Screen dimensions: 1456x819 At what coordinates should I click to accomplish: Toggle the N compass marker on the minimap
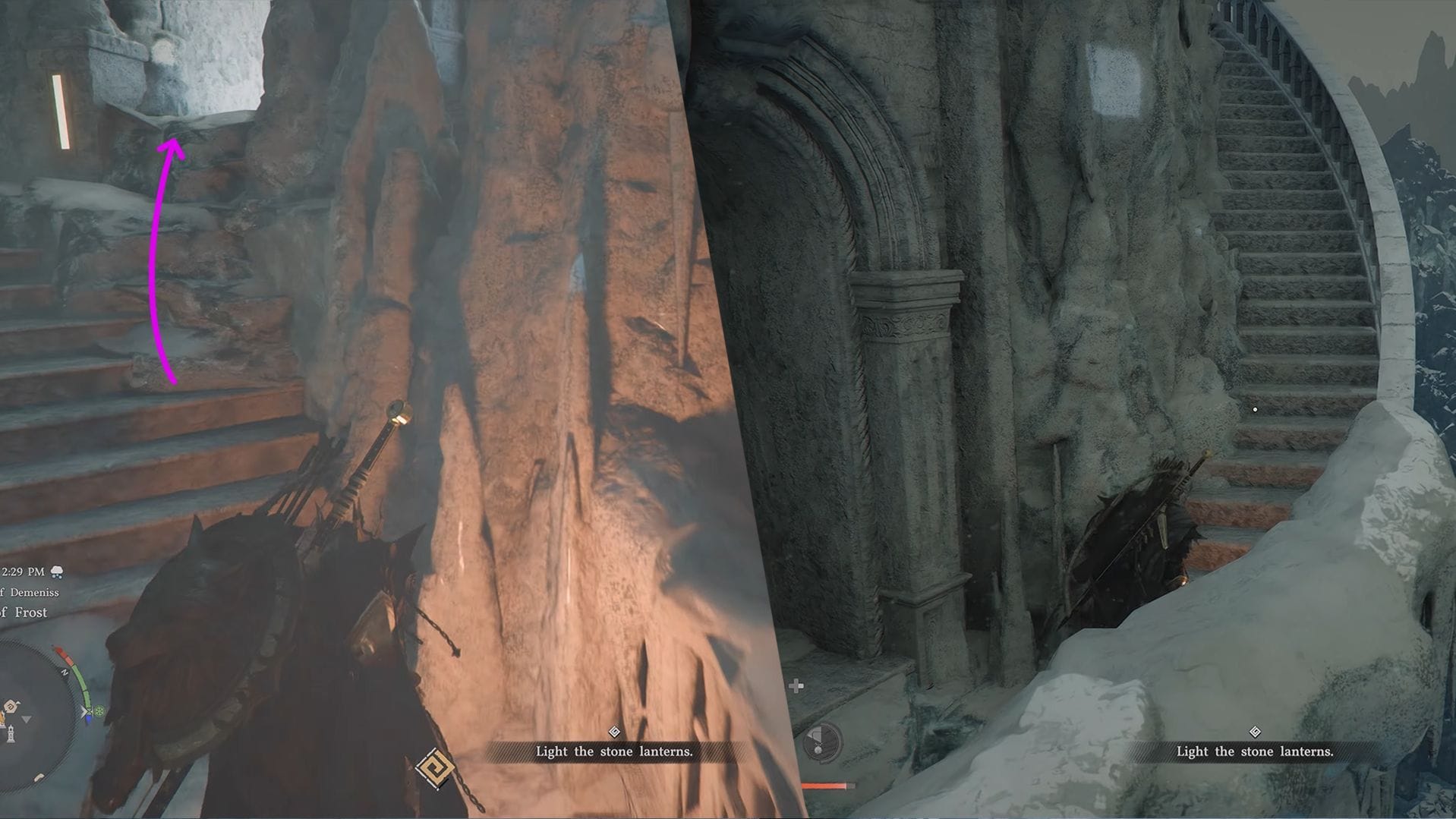click(x=65, y=672)
